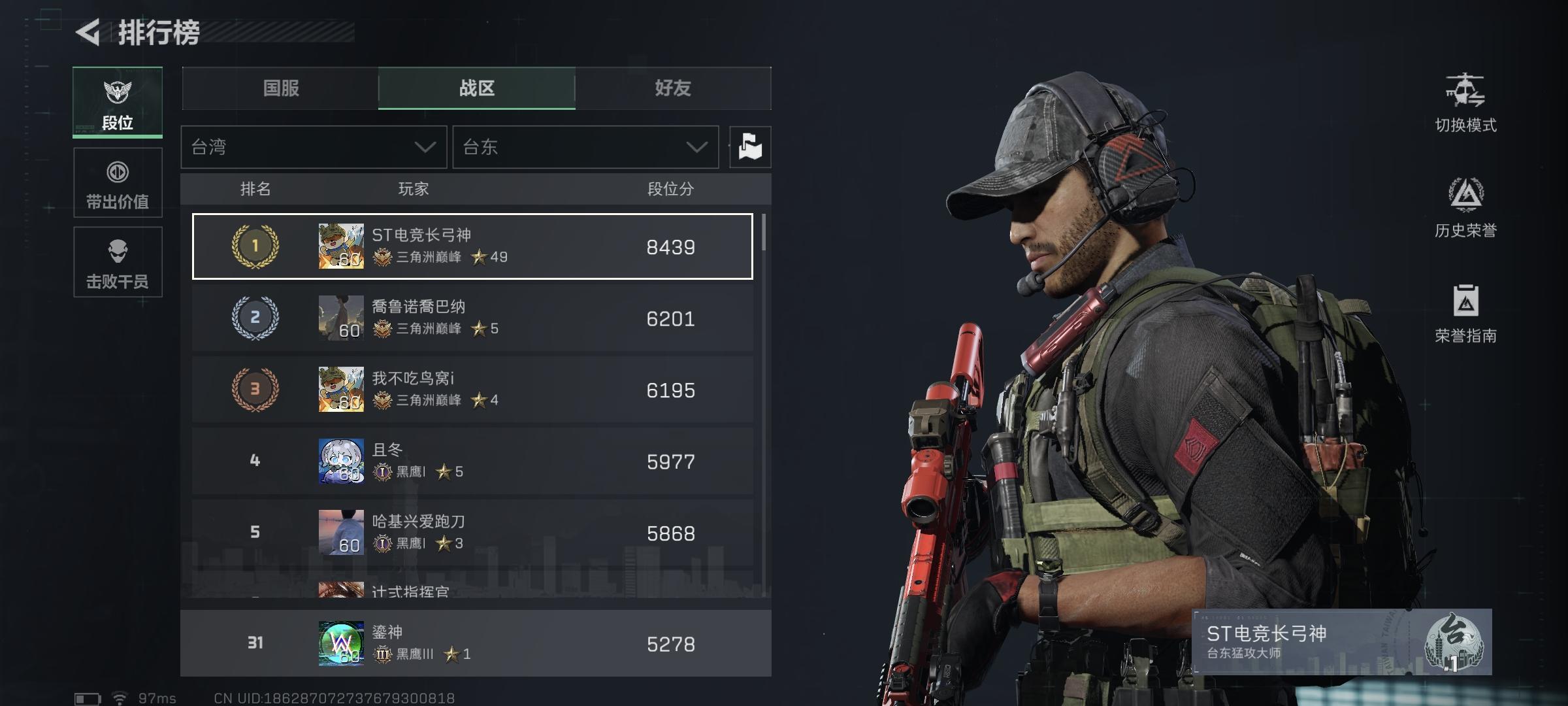Open the 台湾 region dropdown
This screenshot has width=1568, height=706.
314,147
